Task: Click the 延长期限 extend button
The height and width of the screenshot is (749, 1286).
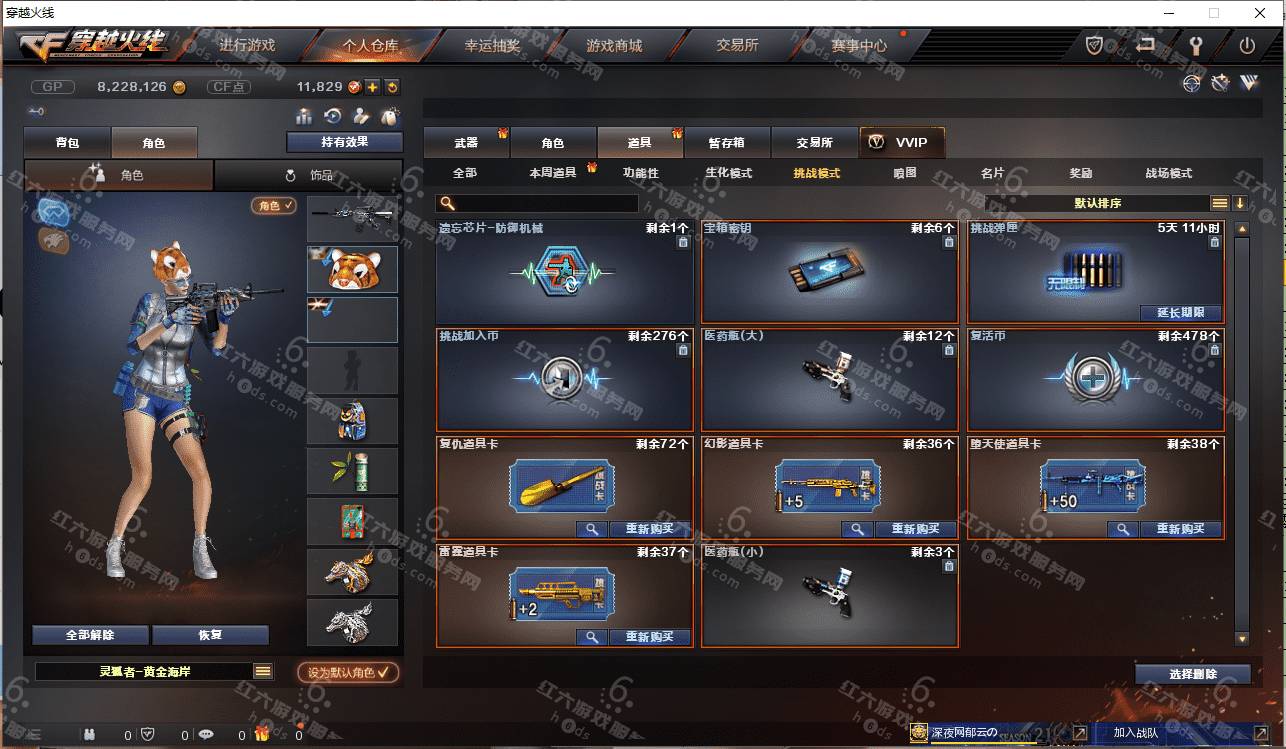Action: tap(1180, 312)
